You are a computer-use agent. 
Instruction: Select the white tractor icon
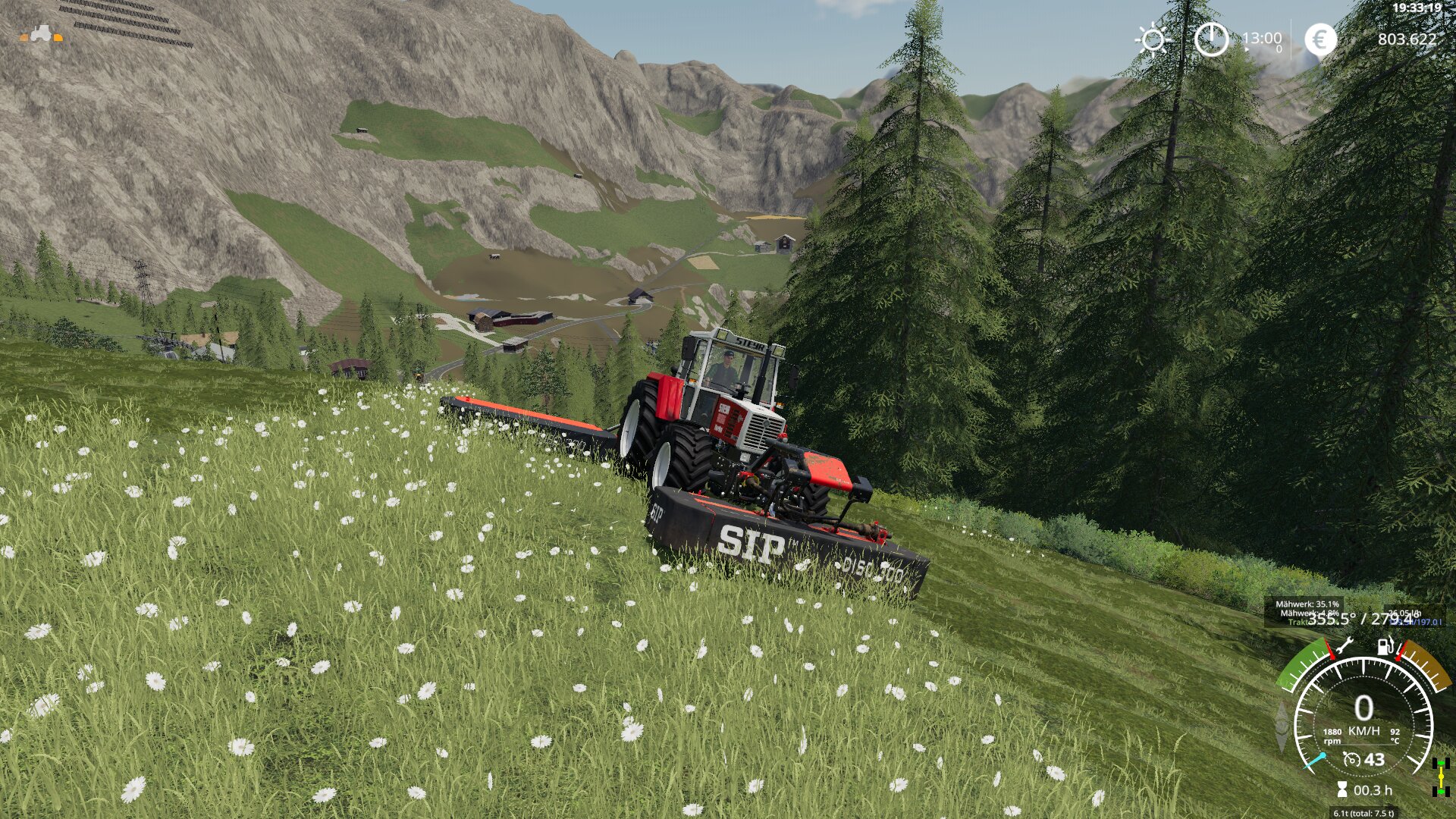(42, 33)
